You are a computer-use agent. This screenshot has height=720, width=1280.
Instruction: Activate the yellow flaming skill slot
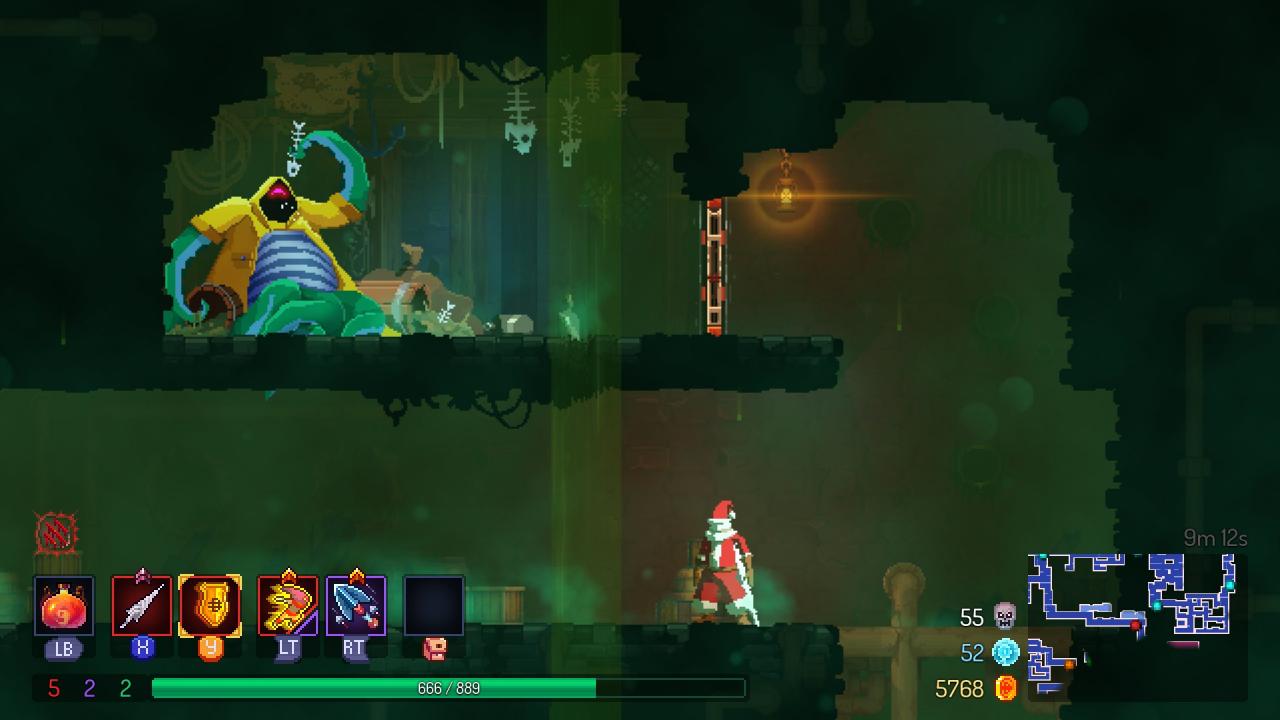(288, 606)
